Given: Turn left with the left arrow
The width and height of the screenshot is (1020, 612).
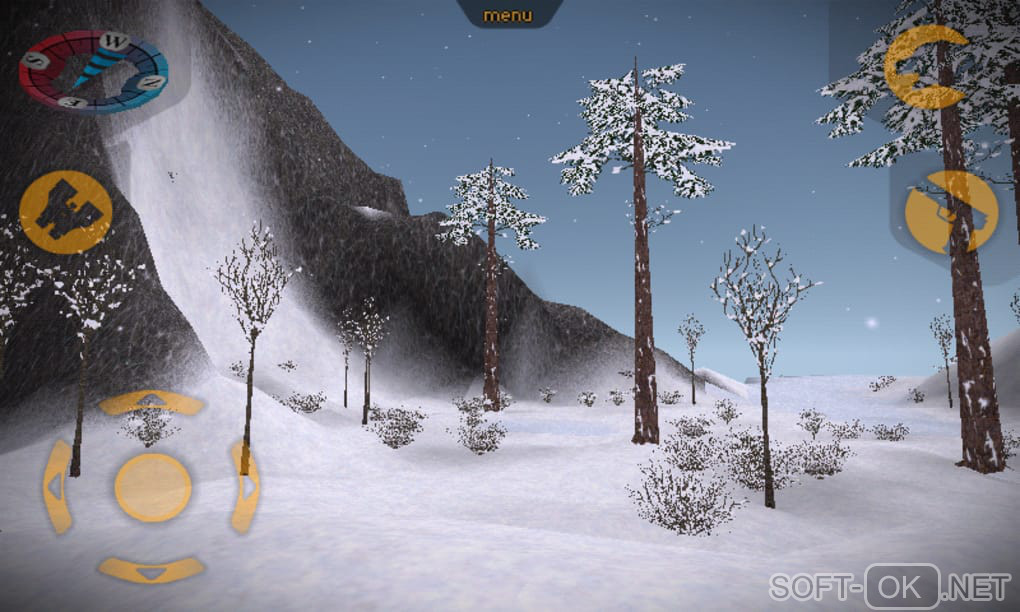Looking at the screenshot, I should pyautogui.click(x=58, y=486).
